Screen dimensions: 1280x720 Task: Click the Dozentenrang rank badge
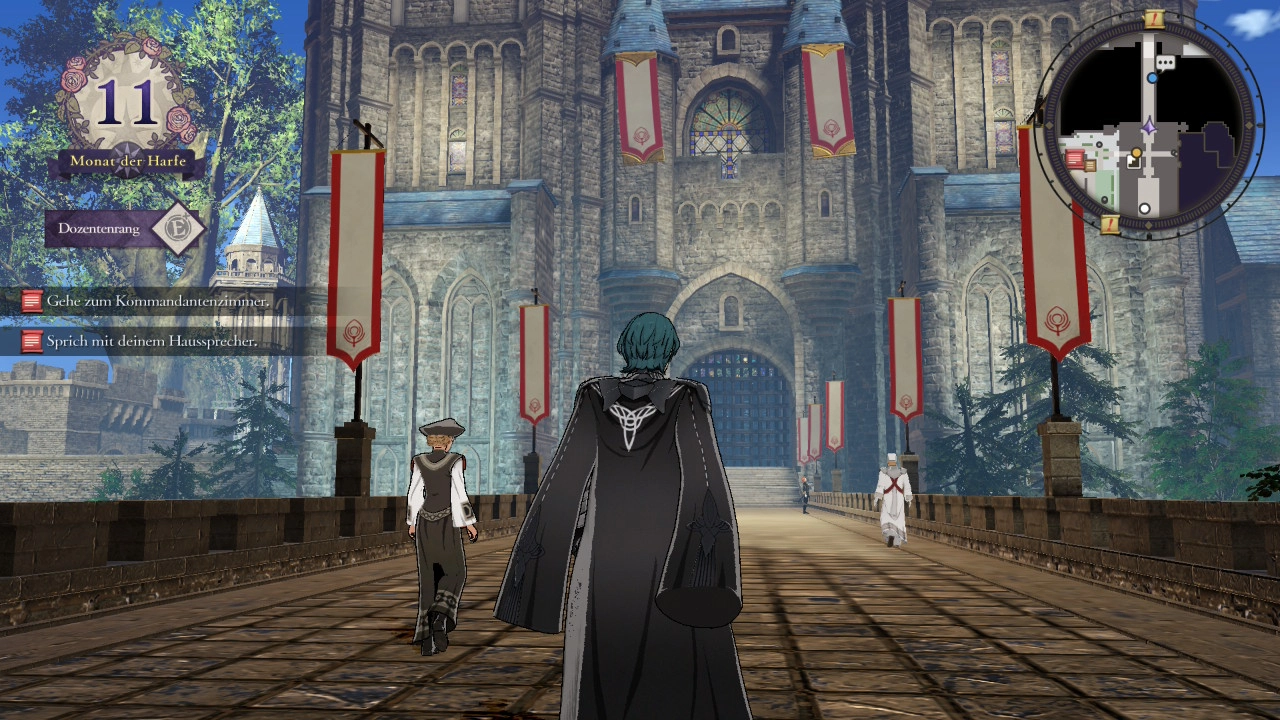178,229
